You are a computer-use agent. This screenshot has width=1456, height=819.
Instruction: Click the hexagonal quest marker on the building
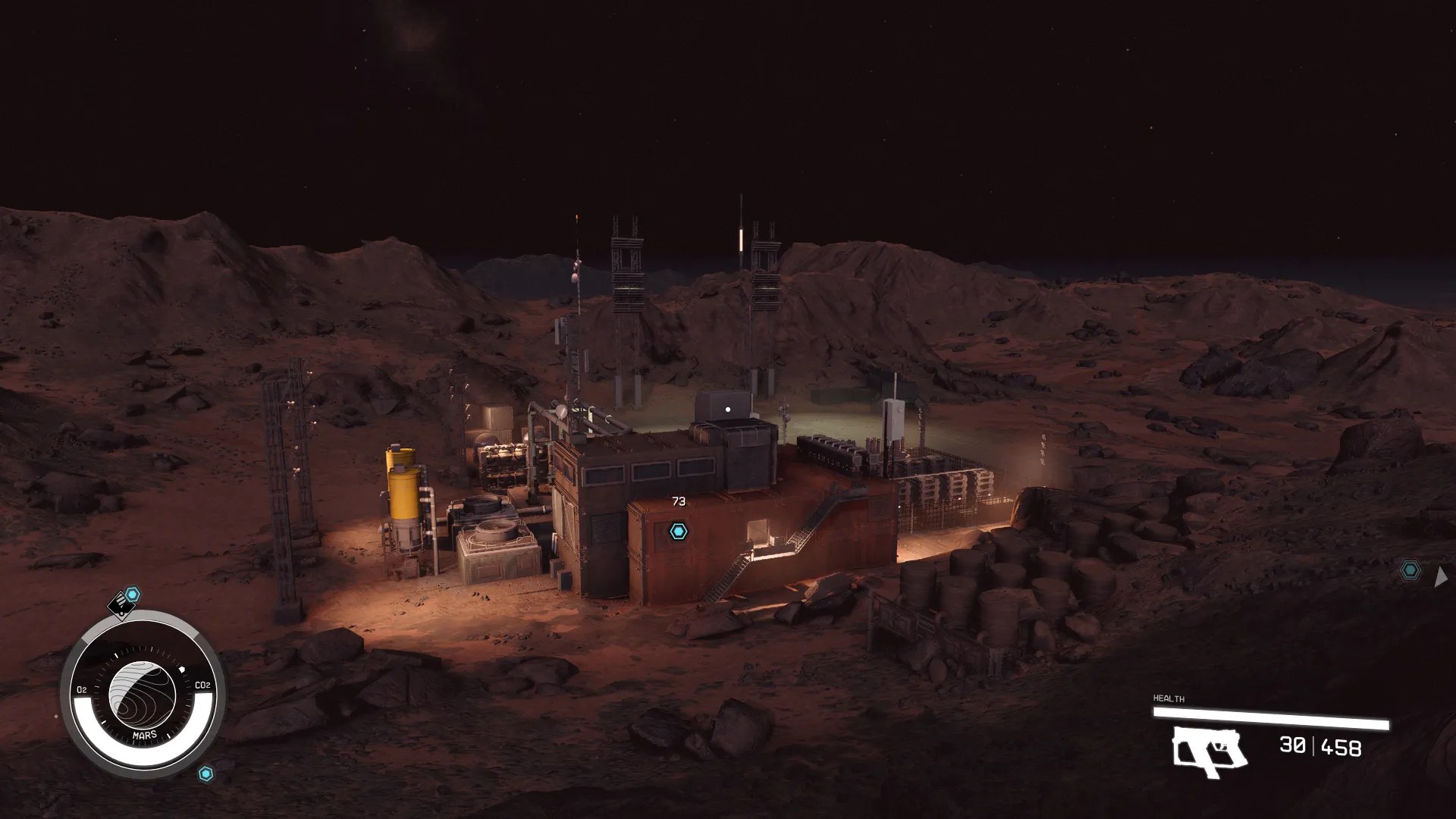[x=677, y=530]
